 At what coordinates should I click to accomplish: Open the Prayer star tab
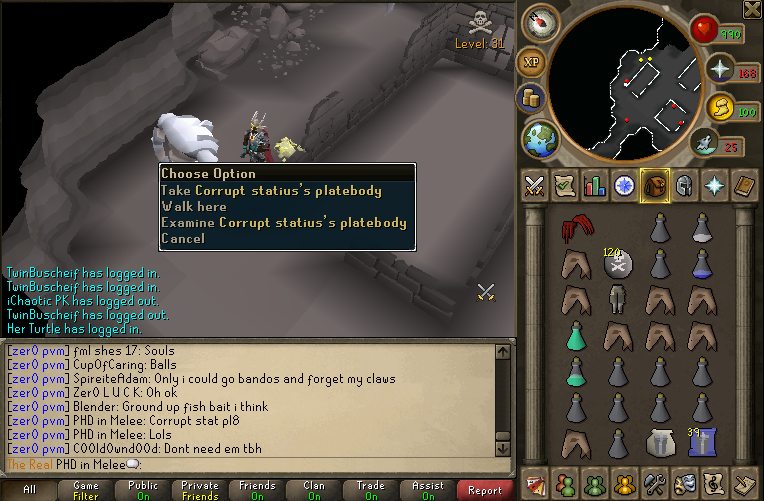pos(715,185)
